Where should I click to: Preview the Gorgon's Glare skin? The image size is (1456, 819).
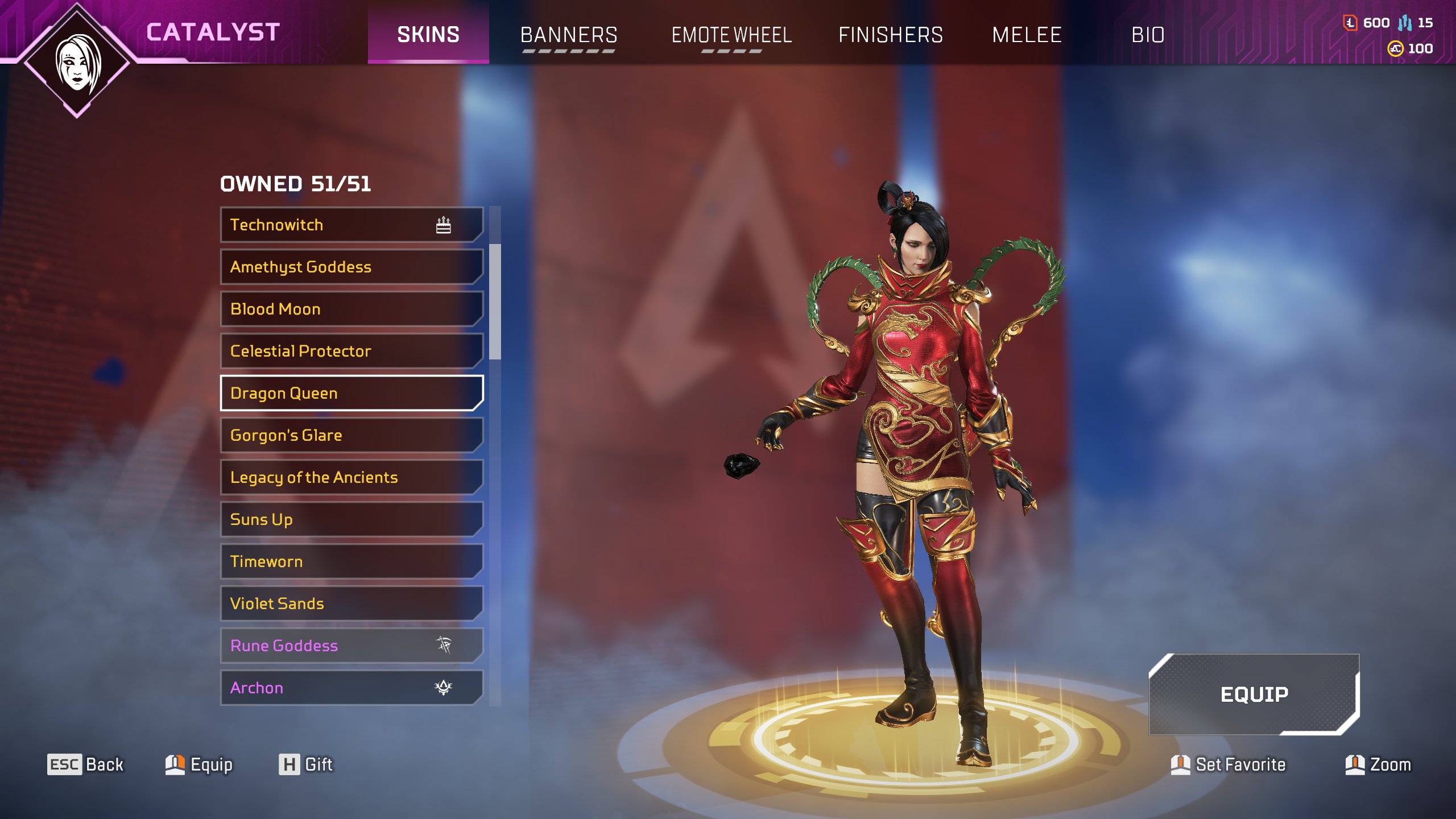click(x=351, y=435)
